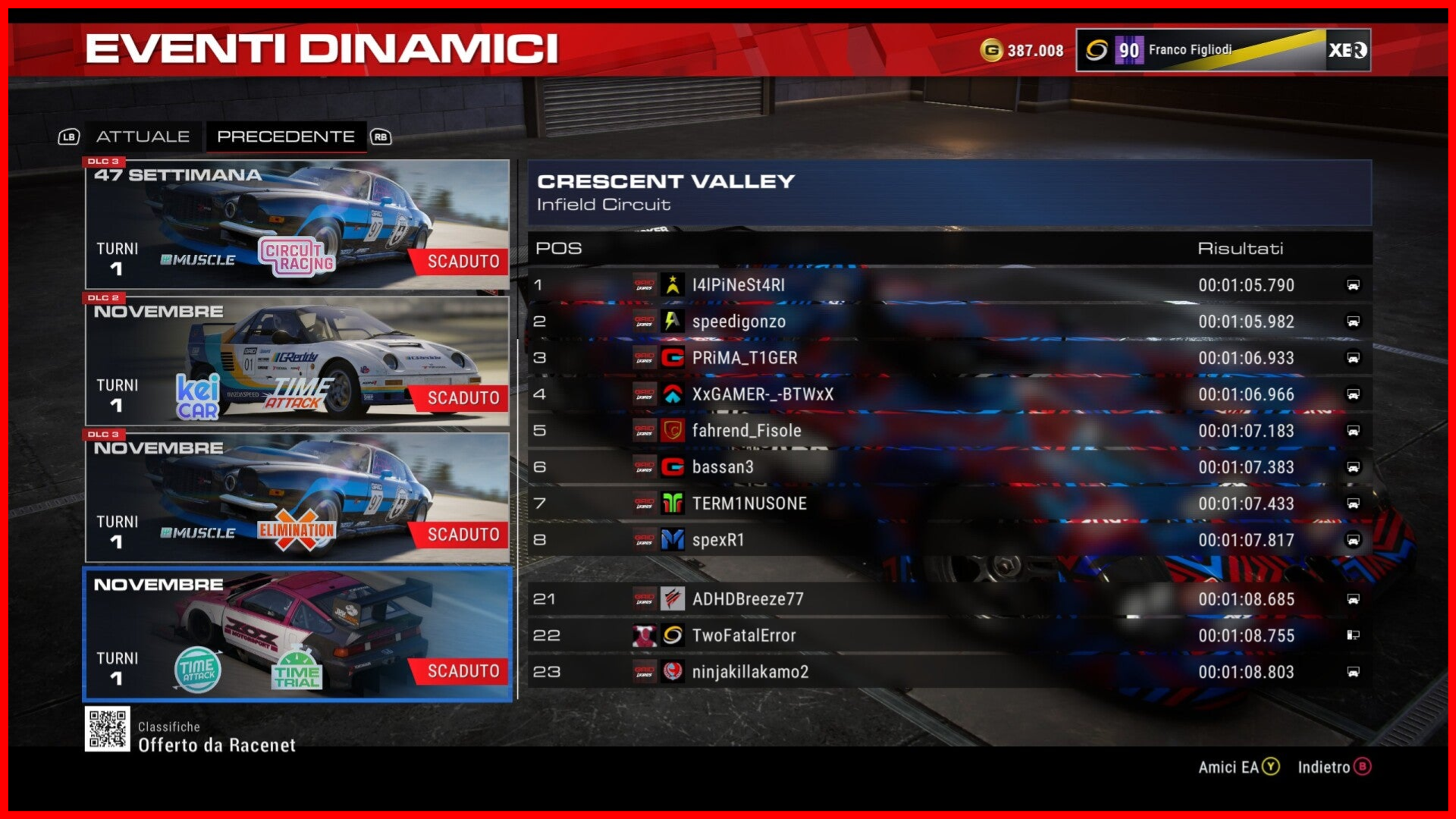Go back with the Indietro button
This screenshot has height=819, width=1456.
point(1334,767)
